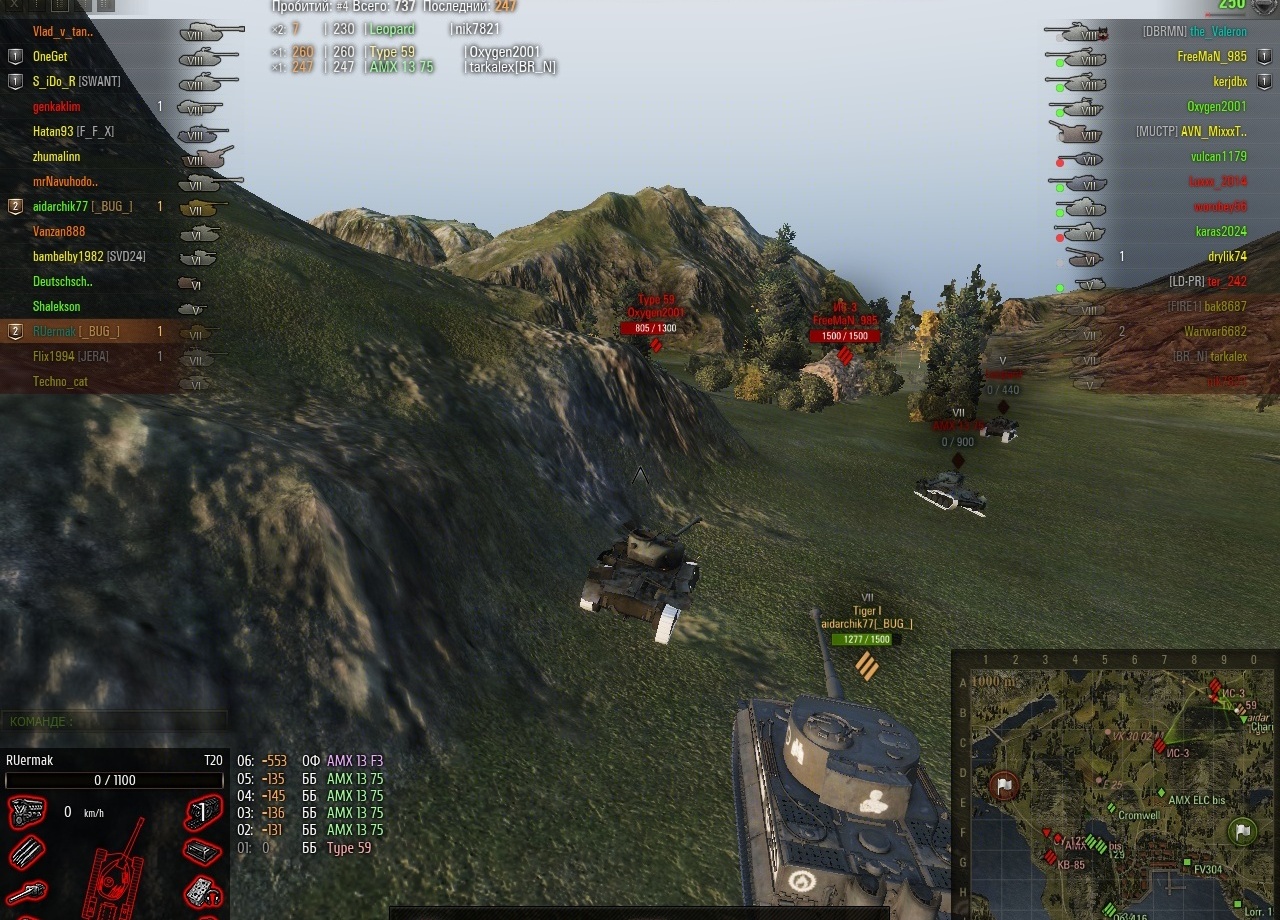1280x920 pixels.
Task: Click Oxygen2001 in the enemy player list
Action: point(1216,107)
